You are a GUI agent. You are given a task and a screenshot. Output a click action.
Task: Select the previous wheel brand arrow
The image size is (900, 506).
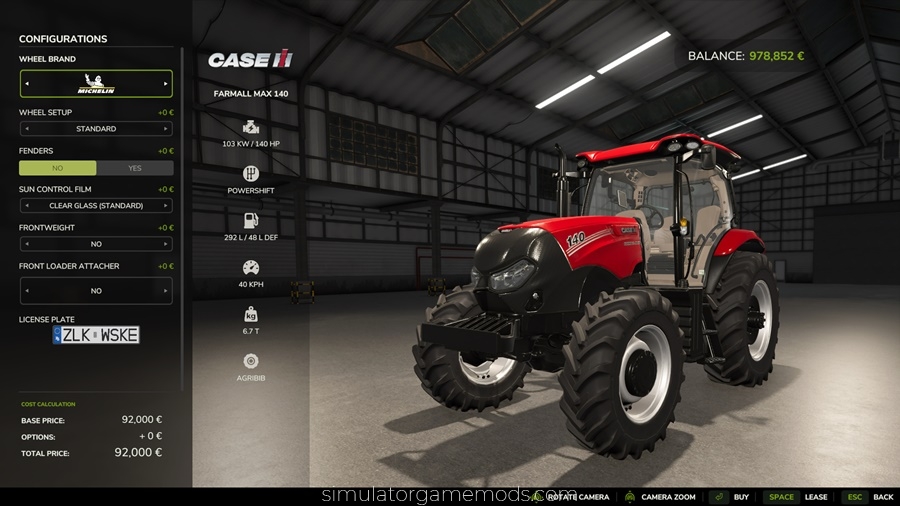click(27, 84)
